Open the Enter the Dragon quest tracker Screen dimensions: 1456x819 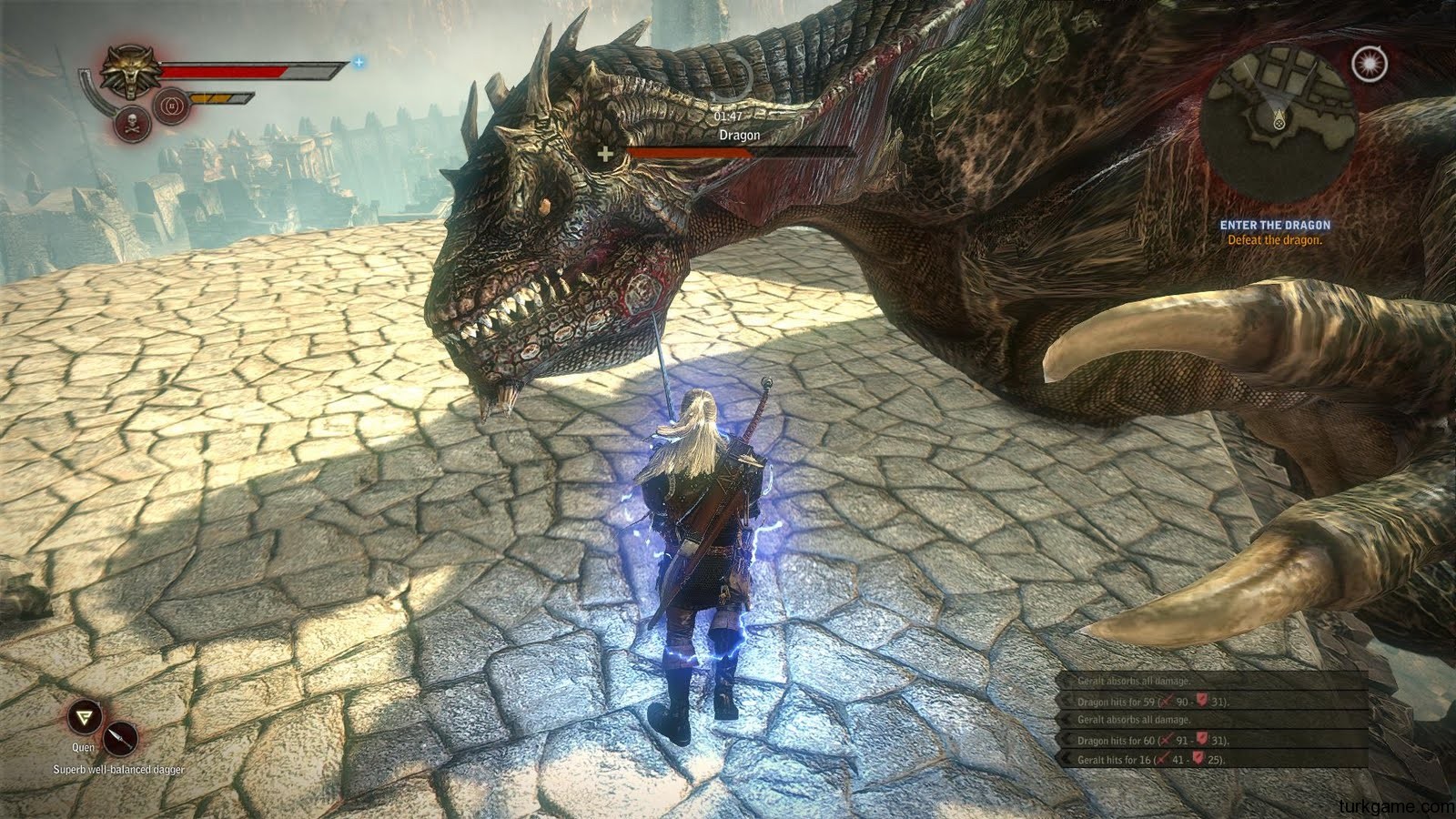1274,232
